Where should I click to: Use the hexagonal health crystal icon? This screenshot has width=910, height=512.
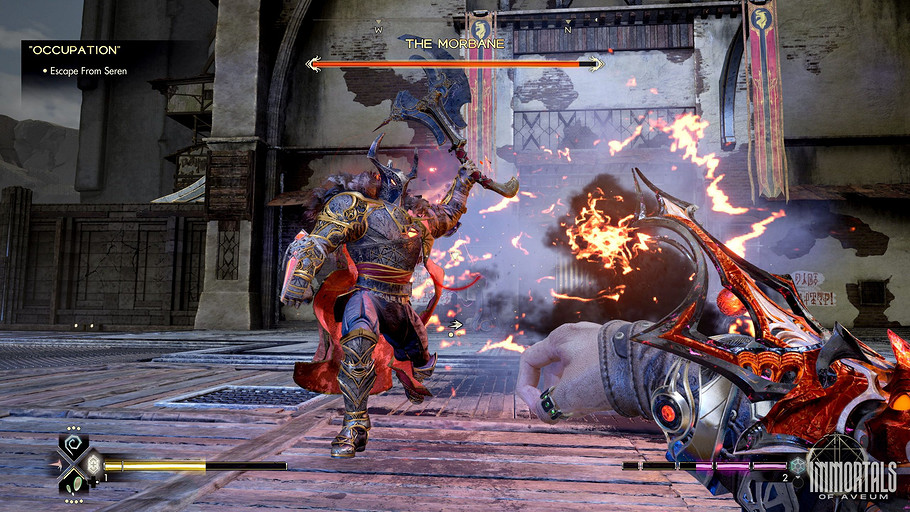coord(93,464)
